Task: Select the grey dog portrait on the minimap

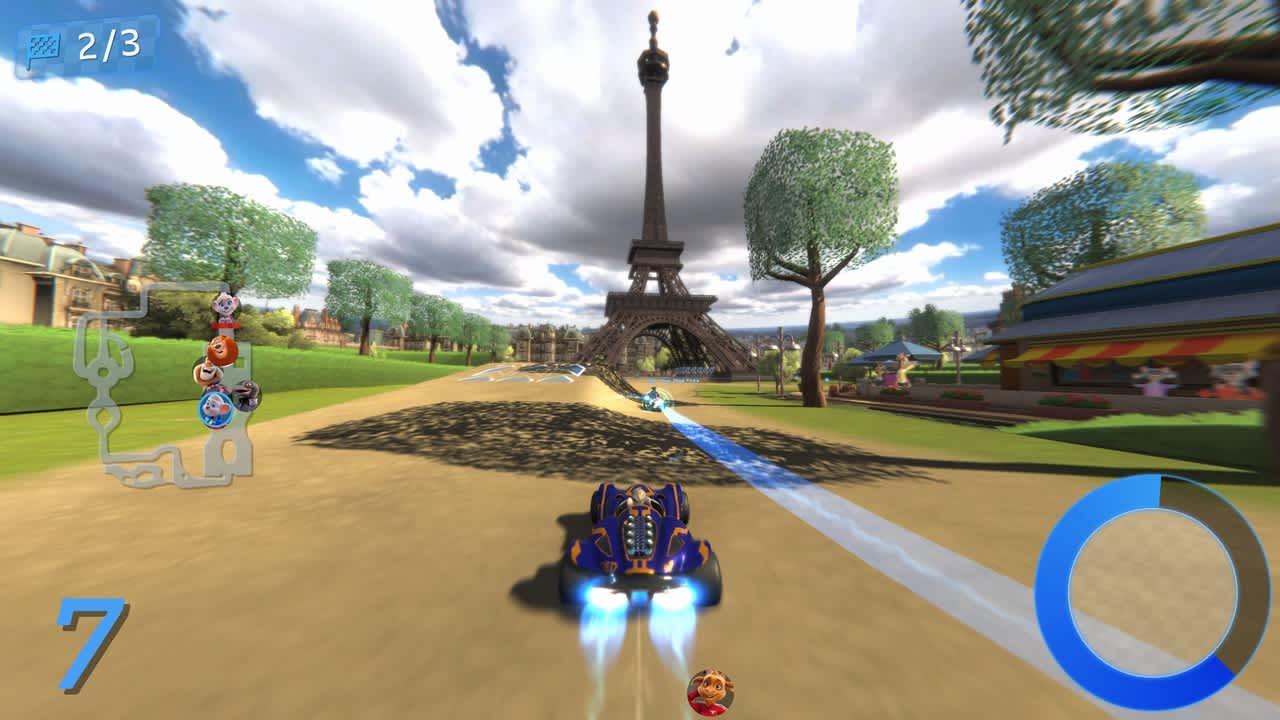Action: point(248,394)
